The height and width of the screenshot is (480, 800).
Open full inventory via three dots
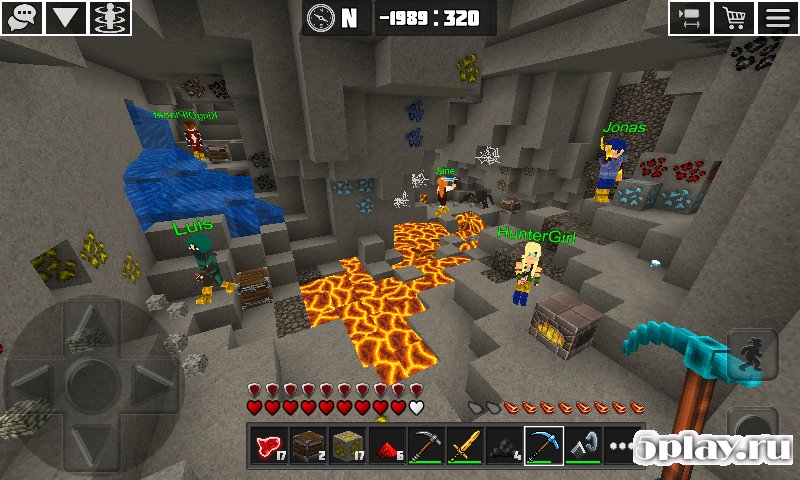(619, 445)
